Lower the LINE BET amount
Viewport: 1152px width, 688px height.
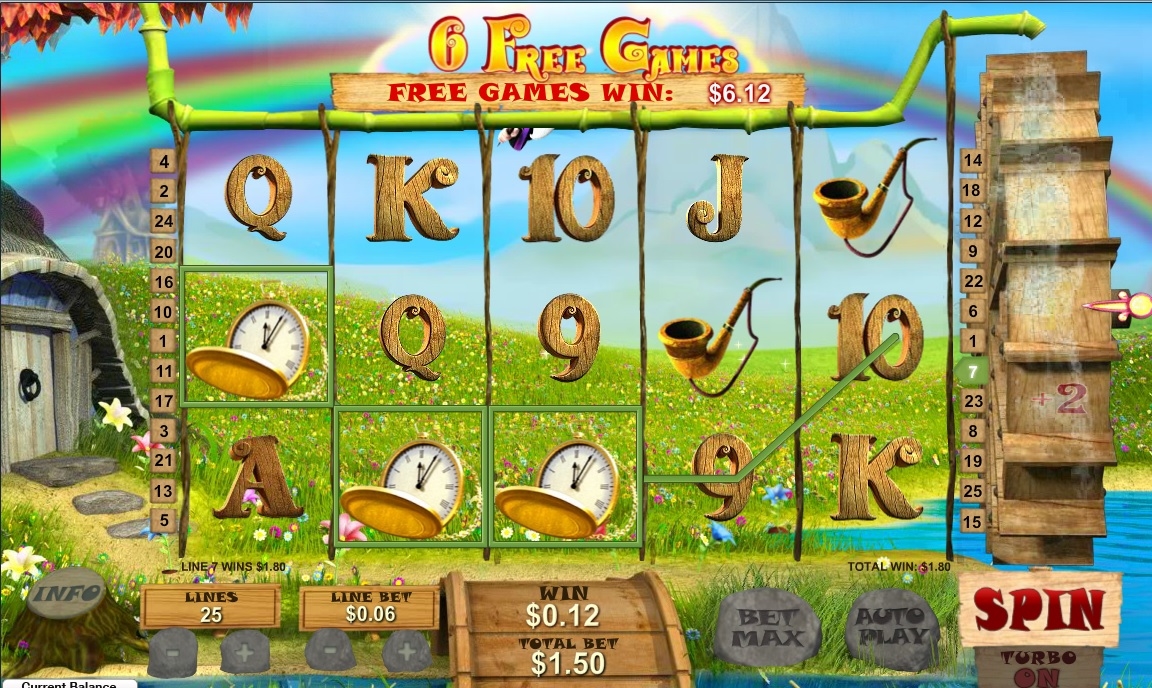tap(330, 652)
